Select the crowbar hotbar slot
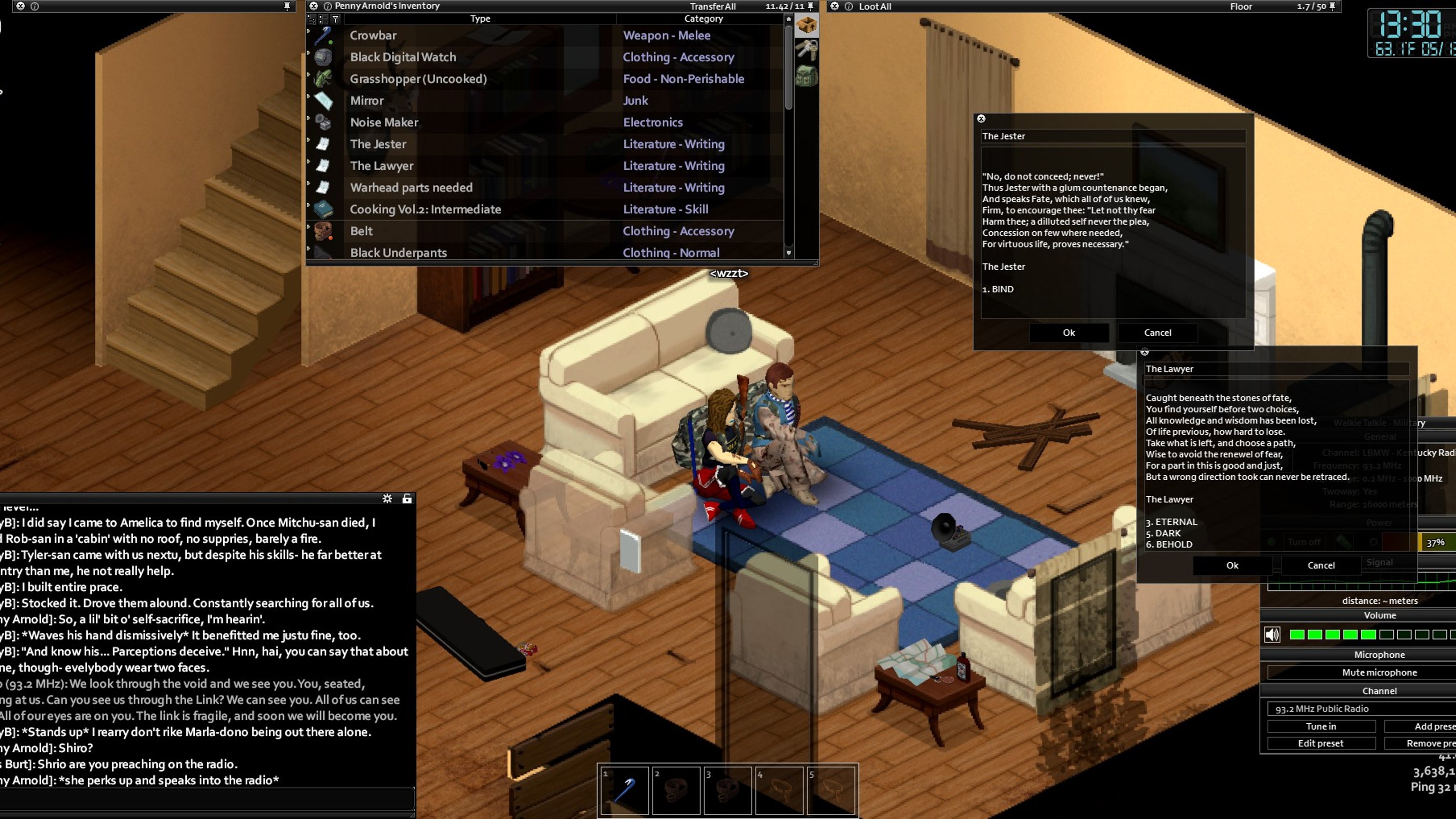This screenshot has height=819, width=1456. click(624, 790)
